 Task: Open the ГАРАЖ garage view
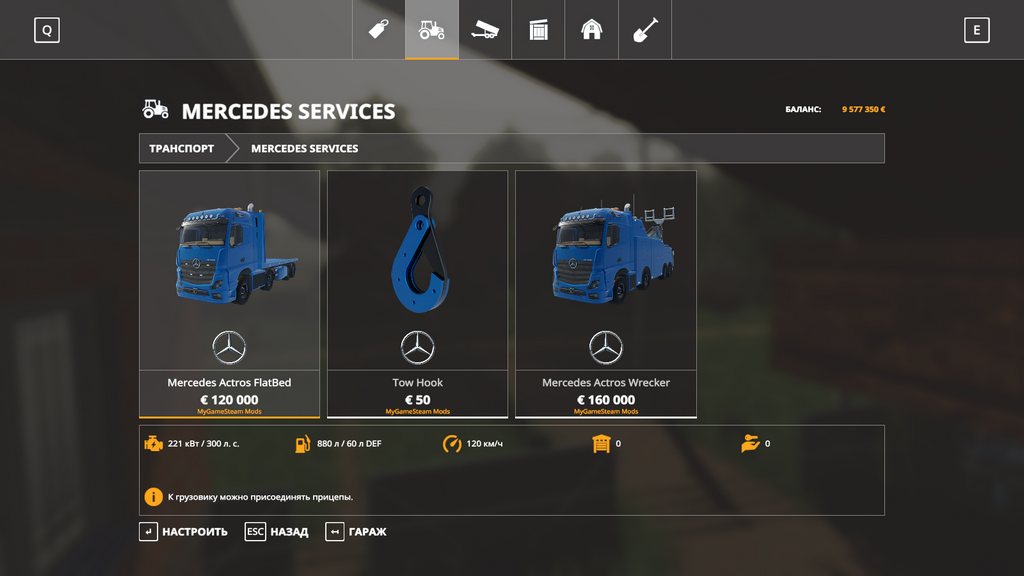356,532
